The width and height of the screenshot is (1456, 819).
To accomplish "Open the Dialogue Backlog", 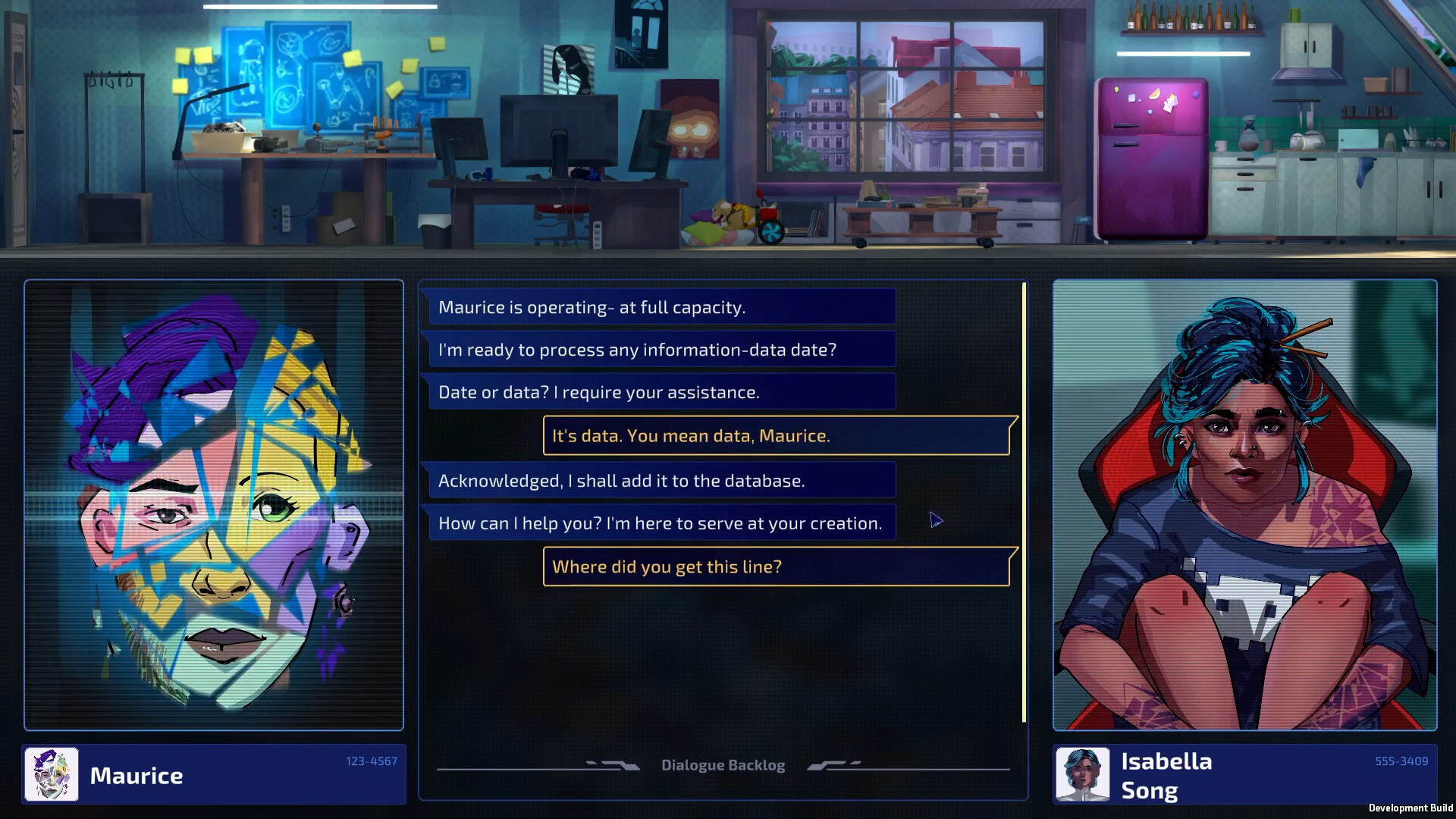I will [723, 764].
